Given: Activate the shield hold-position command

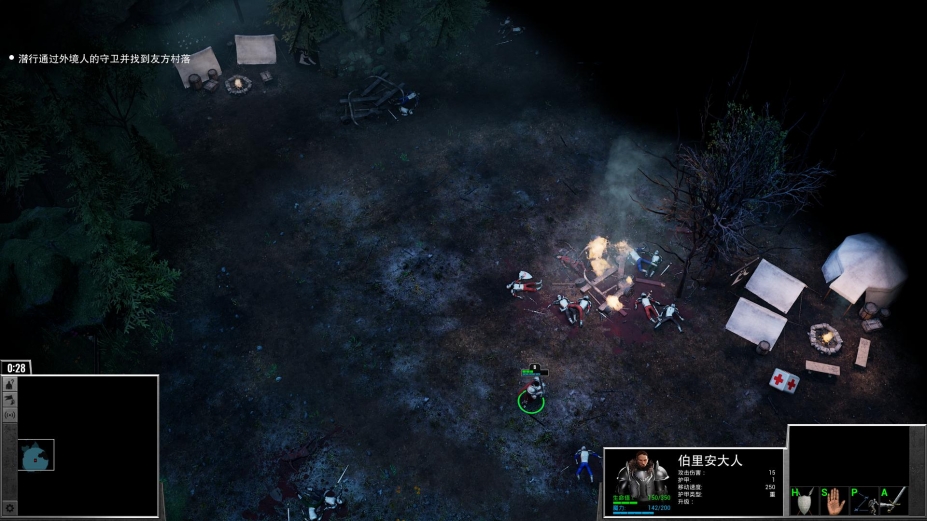Looking at the screenshot, I should click(x=803, y=501).
